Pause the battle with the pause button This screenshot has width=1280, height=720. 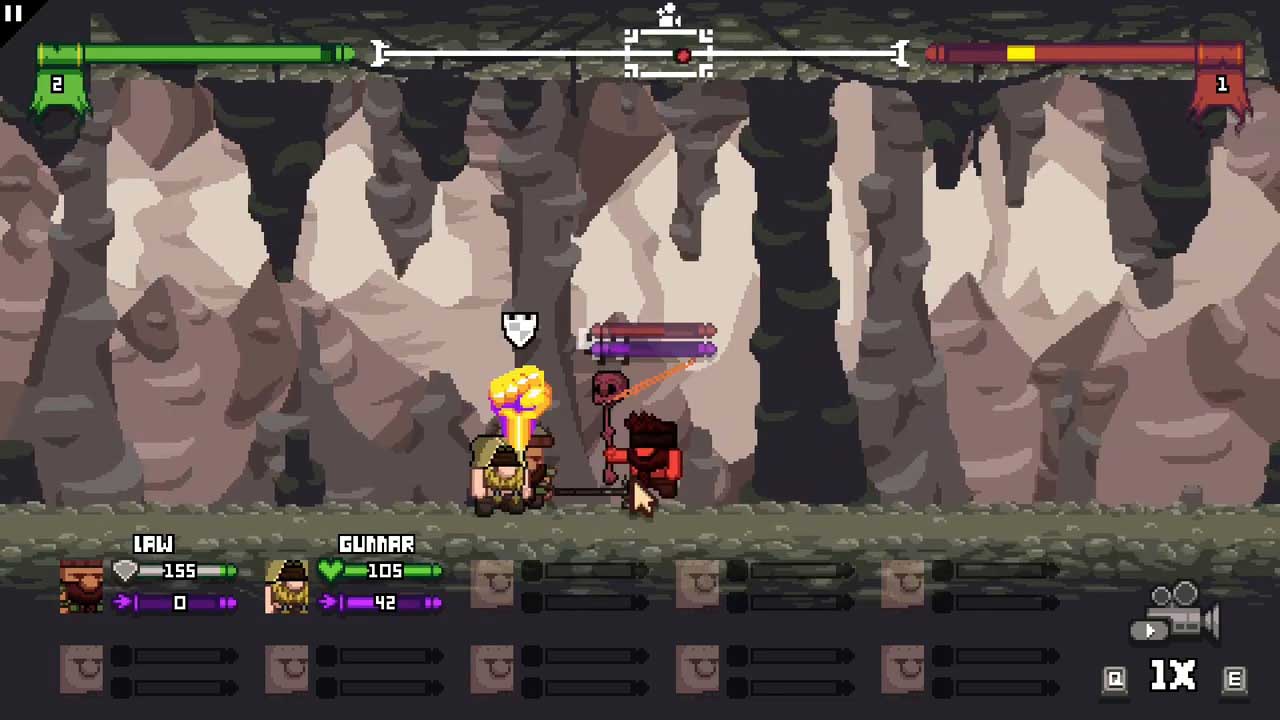click(x=14, y=13)
